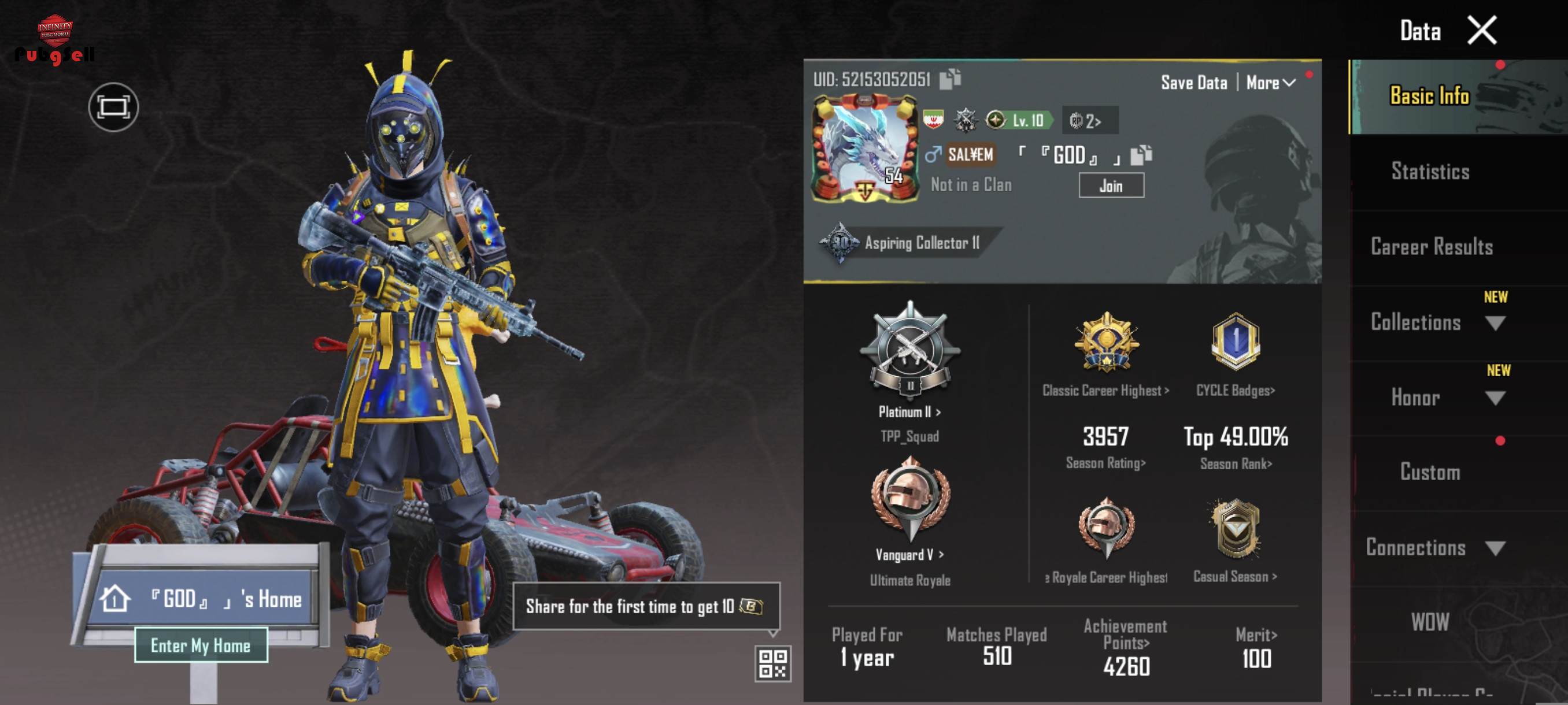Screen dimensions: 1568x705
Task: Open the Custom tab
Action: (1430, 473)
